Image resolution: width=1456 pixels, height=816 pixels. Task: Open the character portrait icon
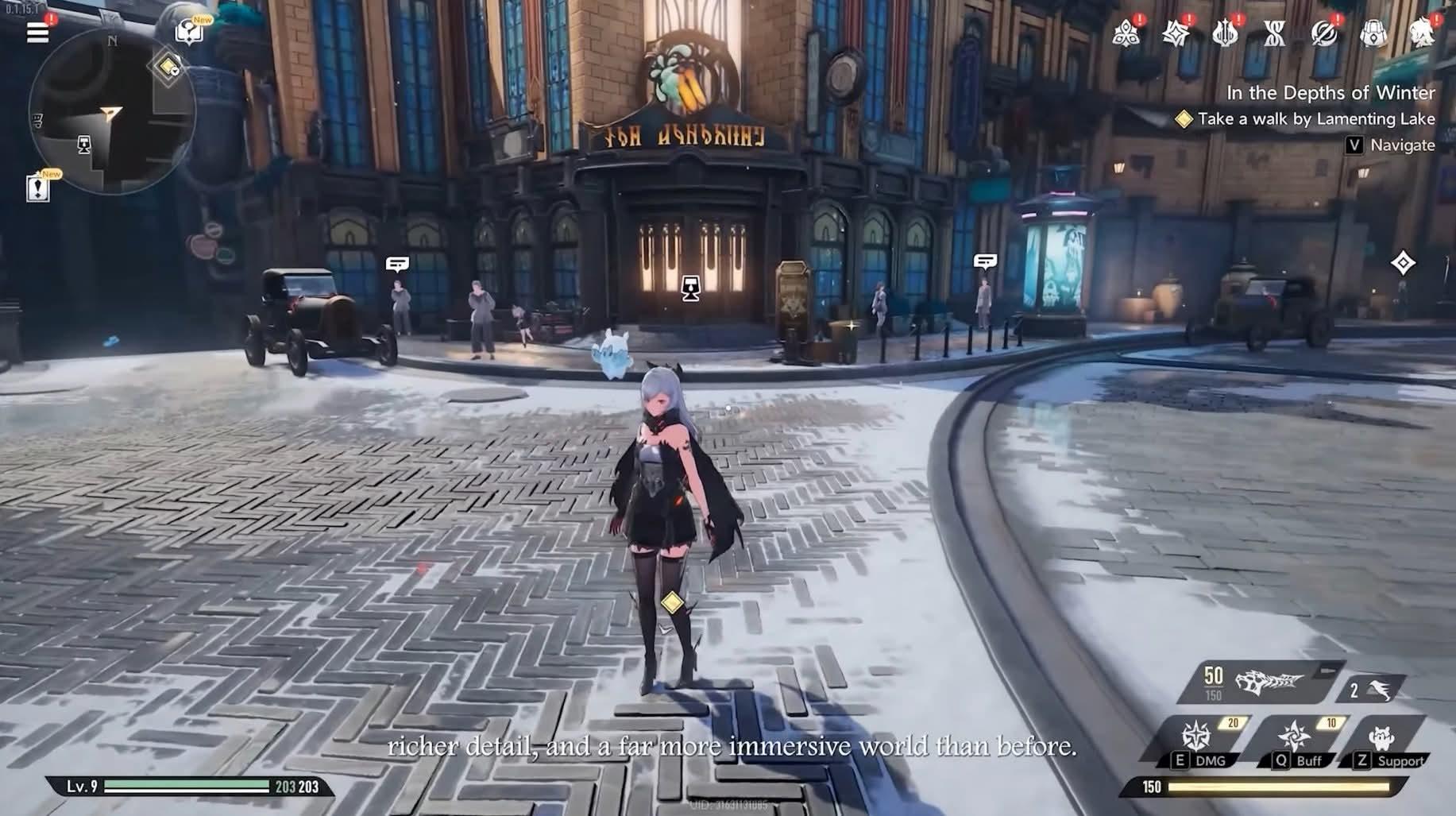[1422, 33]
